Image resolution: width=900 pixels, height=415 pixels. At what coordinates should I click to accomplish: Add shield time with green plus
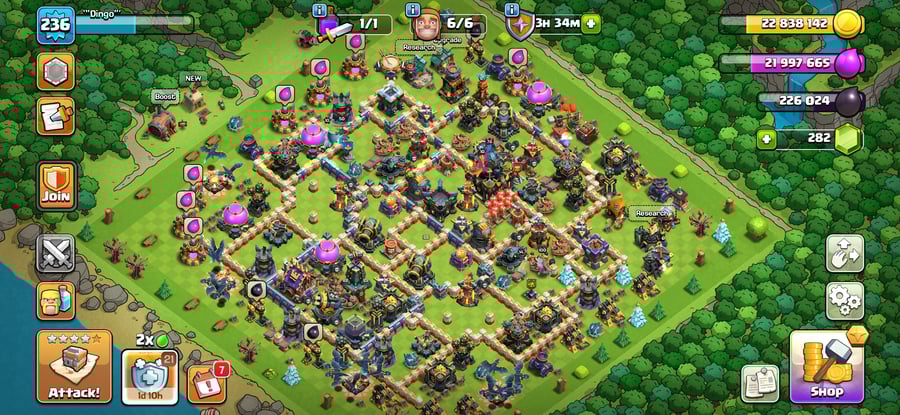(591, 23)
